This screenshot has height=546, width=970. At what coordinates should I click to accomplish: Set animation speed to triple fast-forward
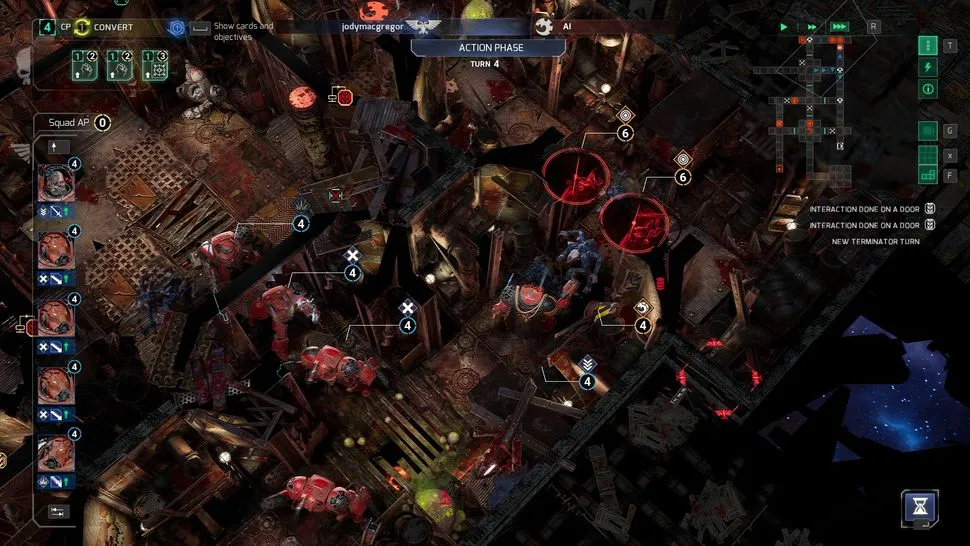pyautogui.click(x=840, y=27)
